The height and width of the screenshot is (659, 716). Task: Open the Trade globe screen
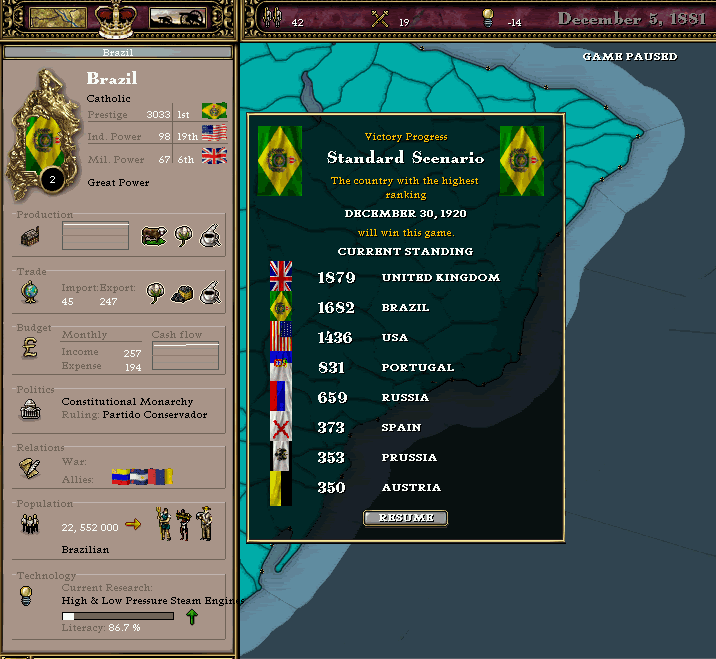[30, 293]
